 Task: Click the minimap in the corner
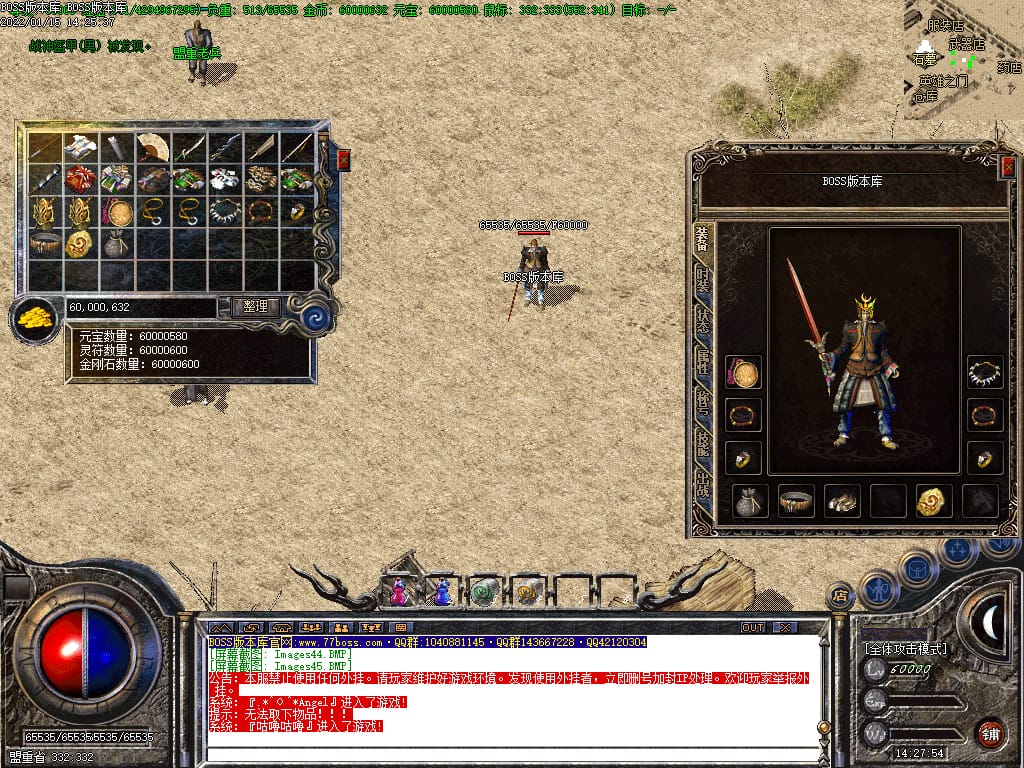click(x=964, y=60)
